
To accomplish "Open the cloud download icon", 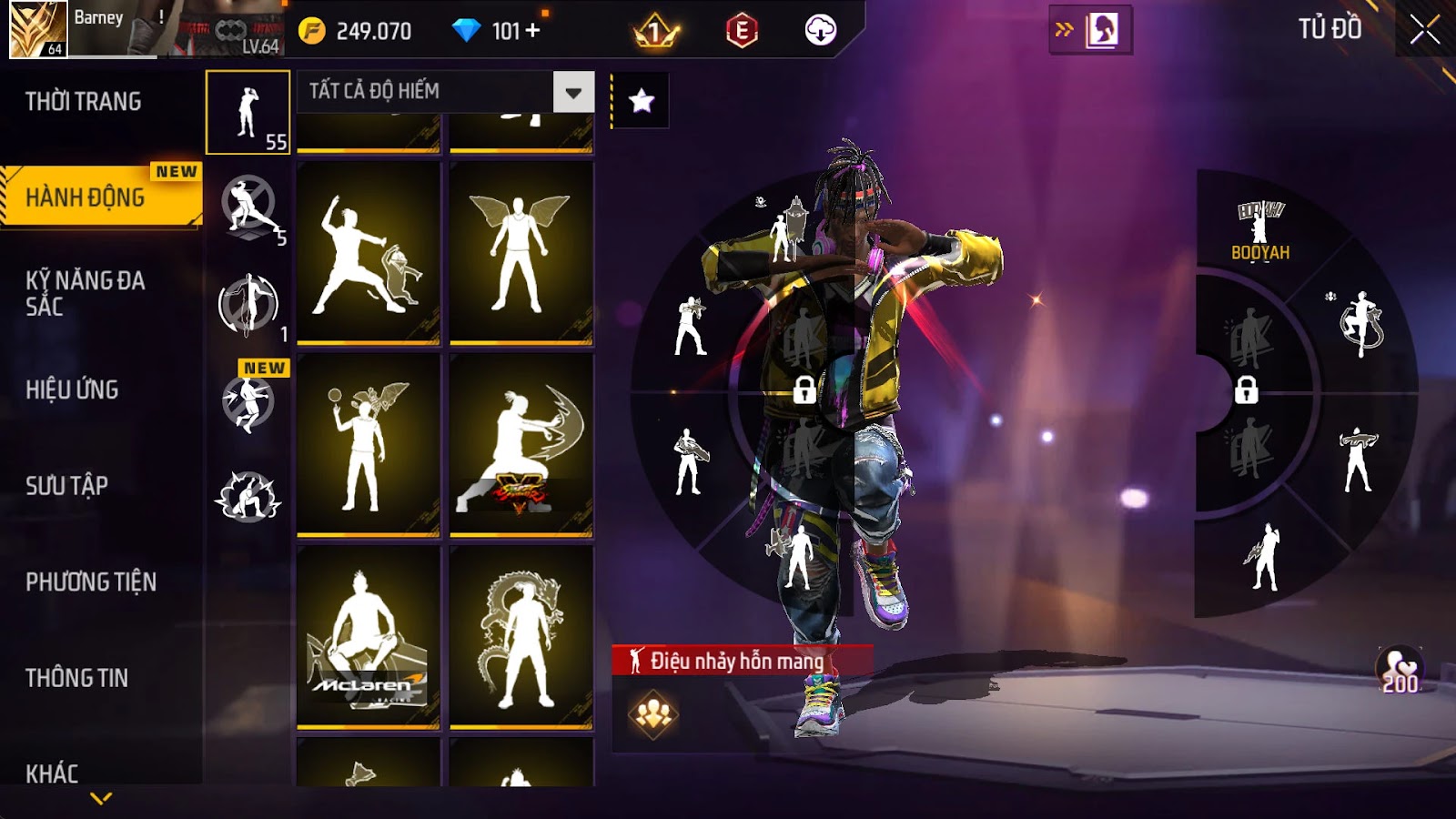I will click(820, 31).
